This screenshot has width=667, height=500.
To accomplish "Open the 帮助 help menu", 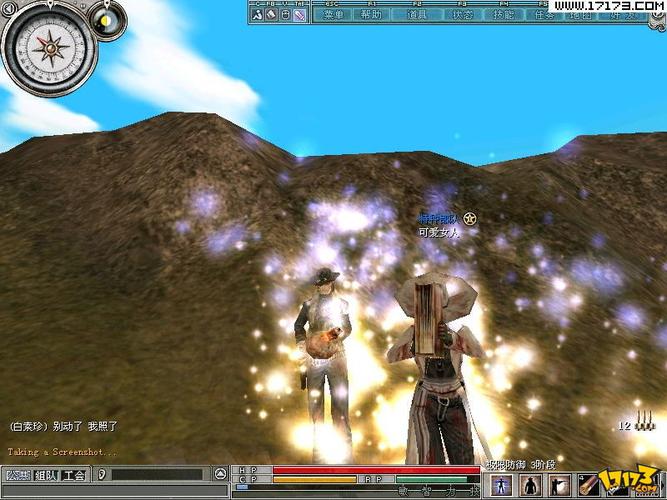I will point(371,15).
